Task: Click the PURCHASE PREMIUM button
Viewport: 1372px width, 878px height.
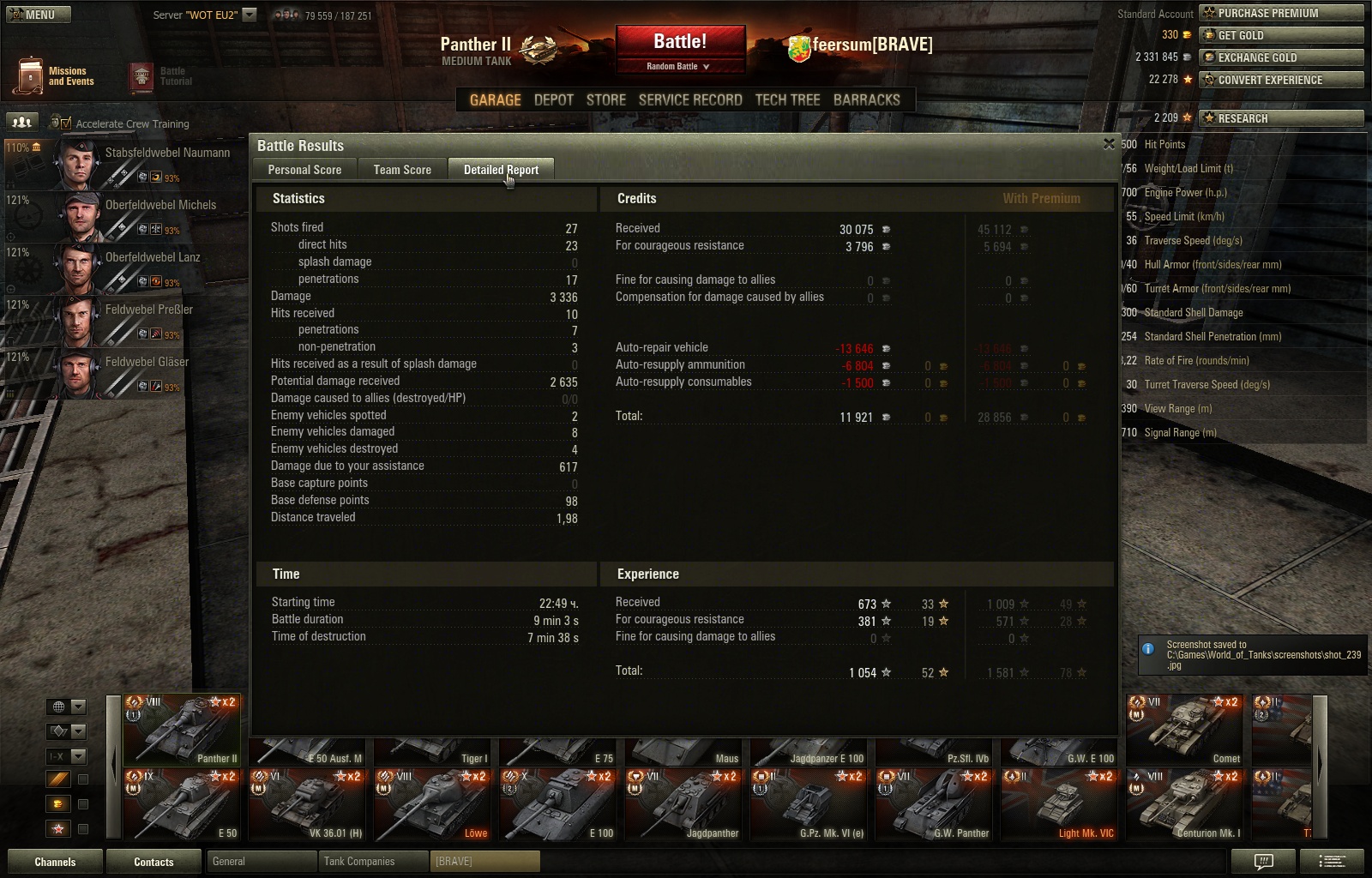Action: [1280, 13]
